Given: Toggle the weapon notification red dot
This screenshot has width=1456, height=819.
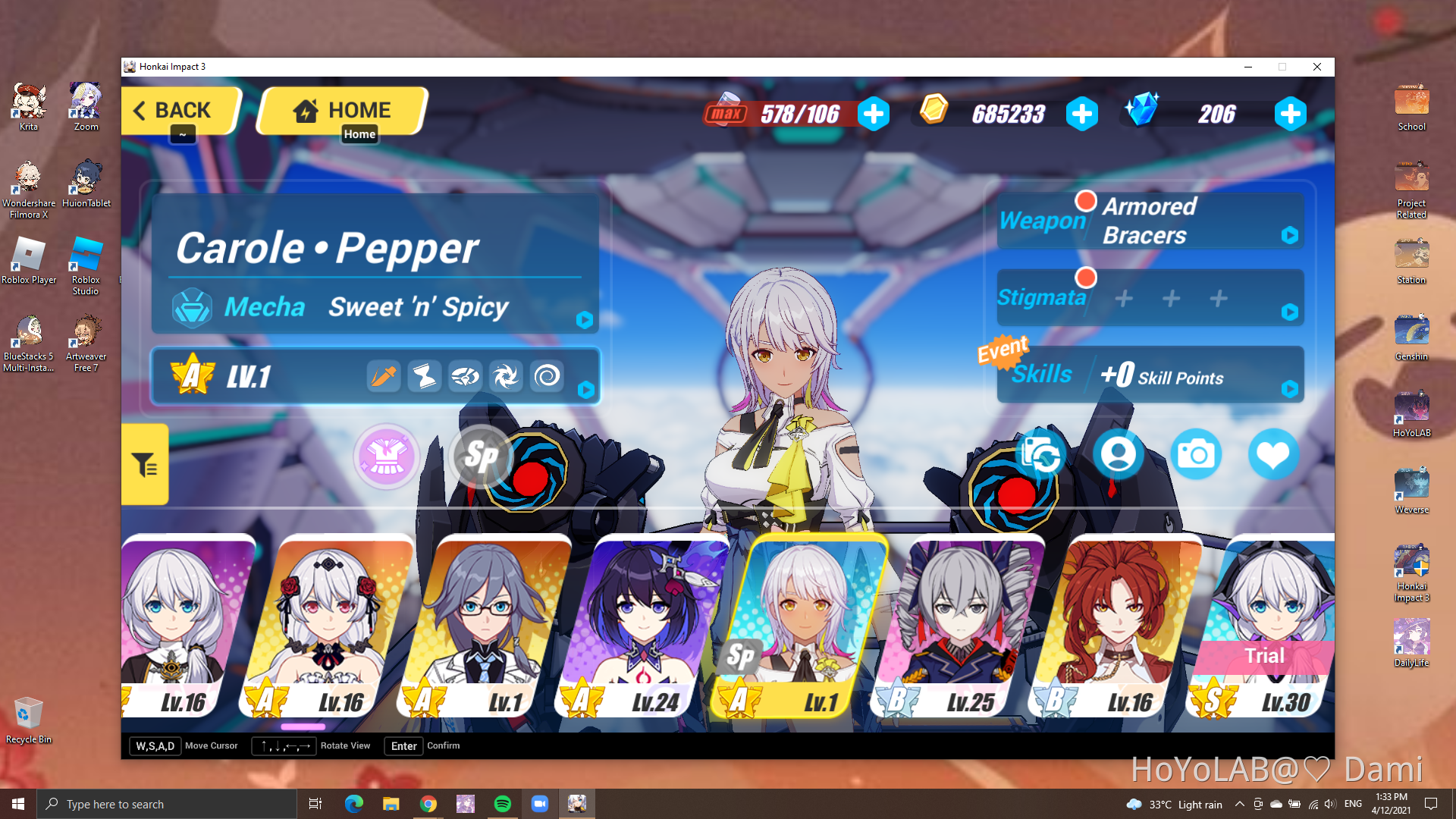Looking at the screenshot, I should (x=1087, y=200).
